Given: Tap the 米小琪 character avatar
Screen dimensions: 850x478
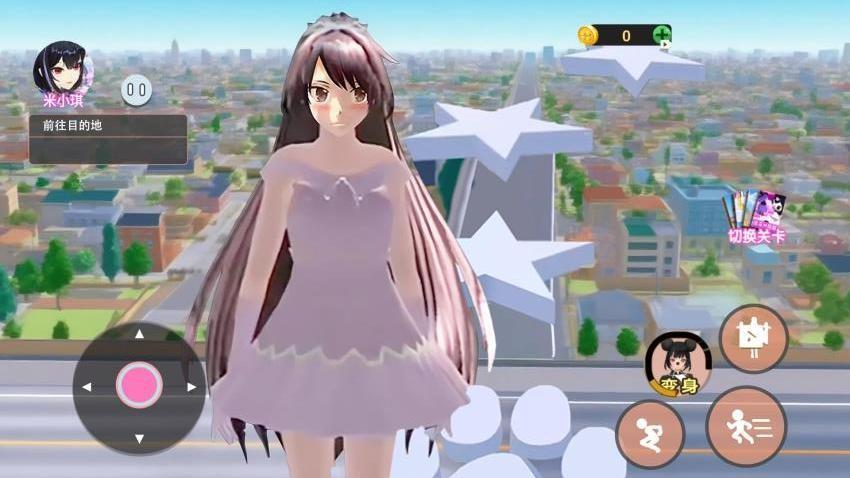Looking at the screenshot, I should (62, 69).
